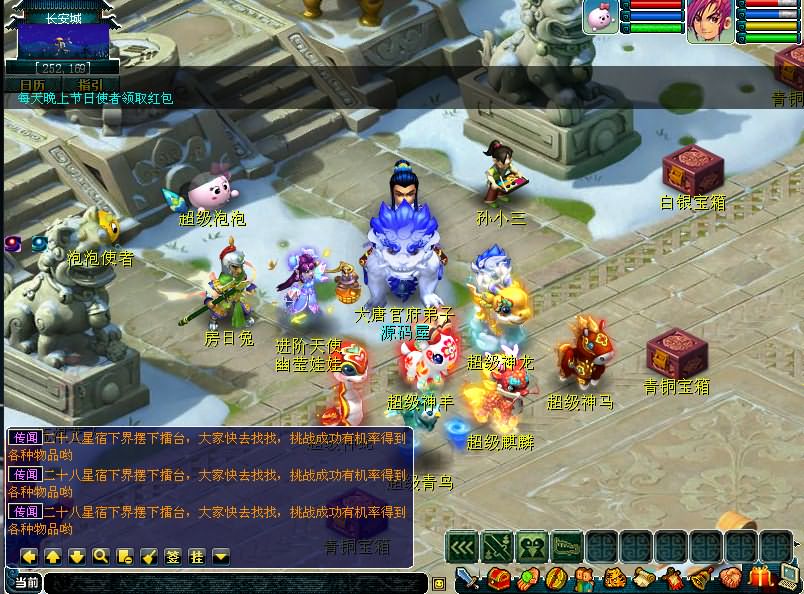Open the red gift box icon

tap(761, 577)
